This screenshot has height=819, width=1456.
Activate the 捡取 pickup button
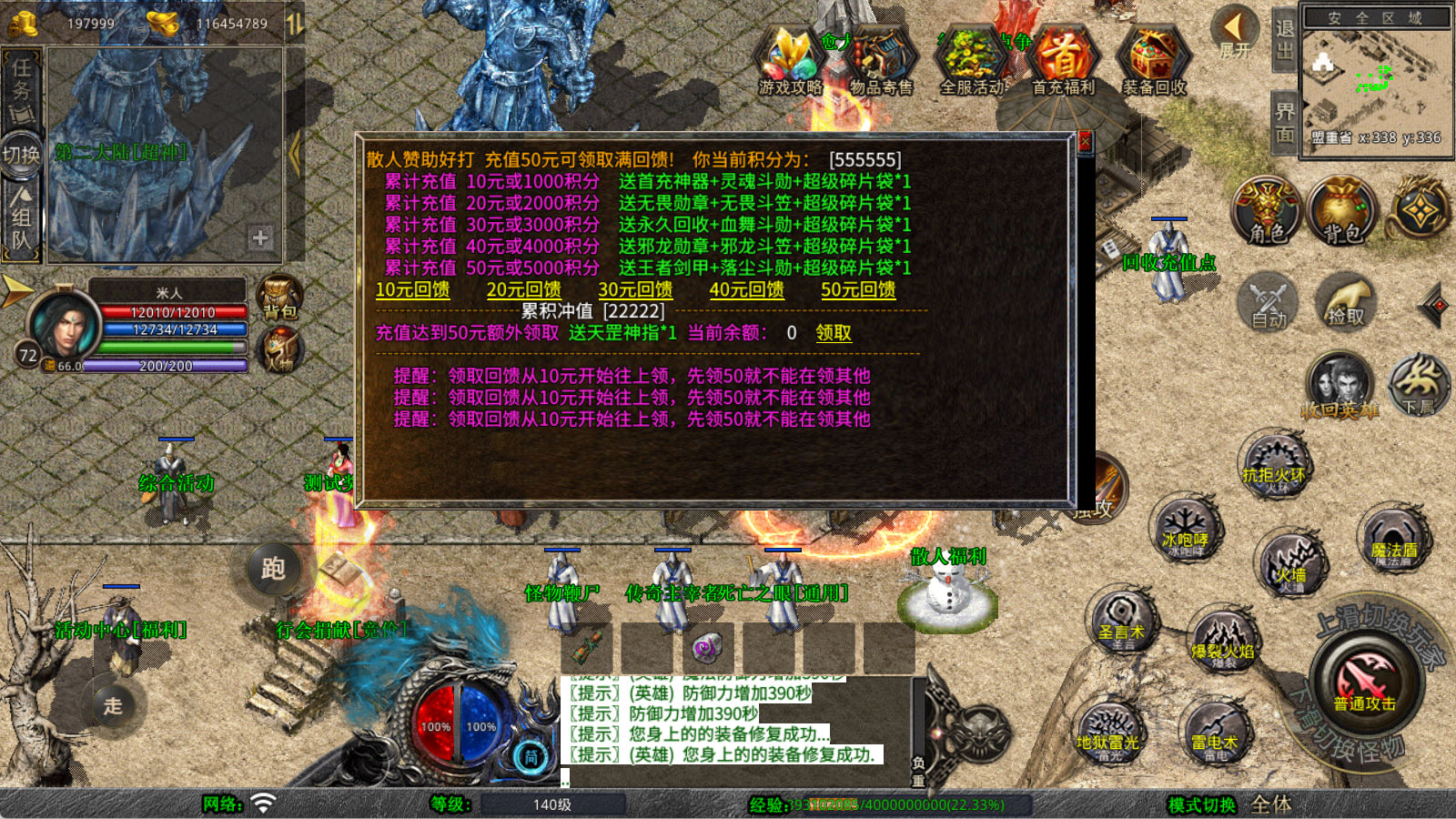[x=1345, y=301]
